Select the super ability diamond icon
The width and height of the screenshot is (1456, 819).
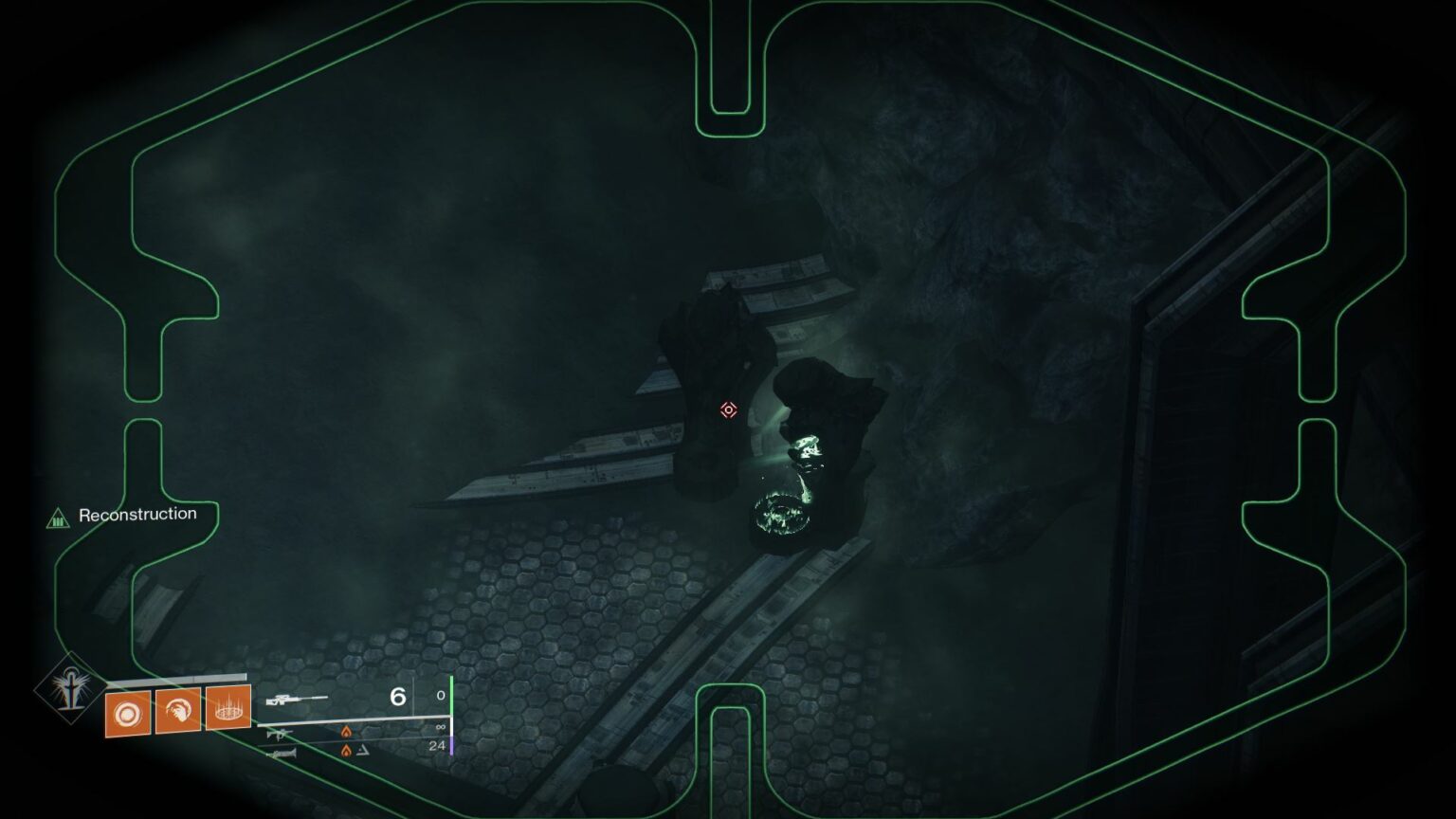click(71, 688)
